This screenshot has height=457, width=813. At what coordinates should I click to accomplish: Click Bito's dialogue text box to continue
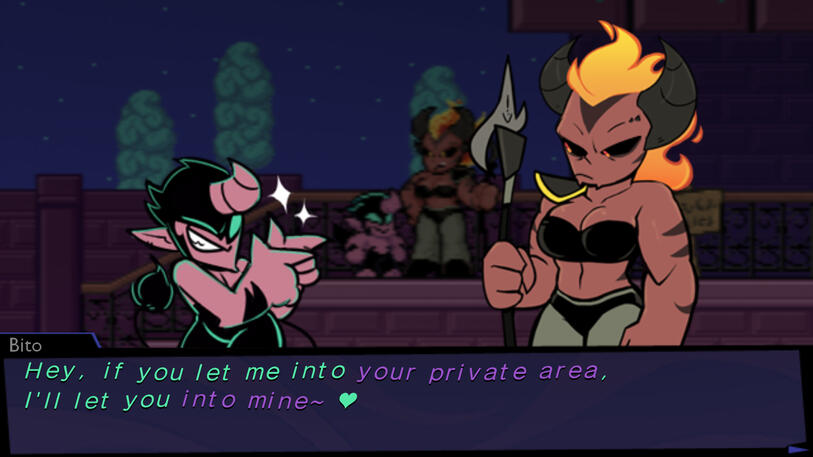[400, 400]
